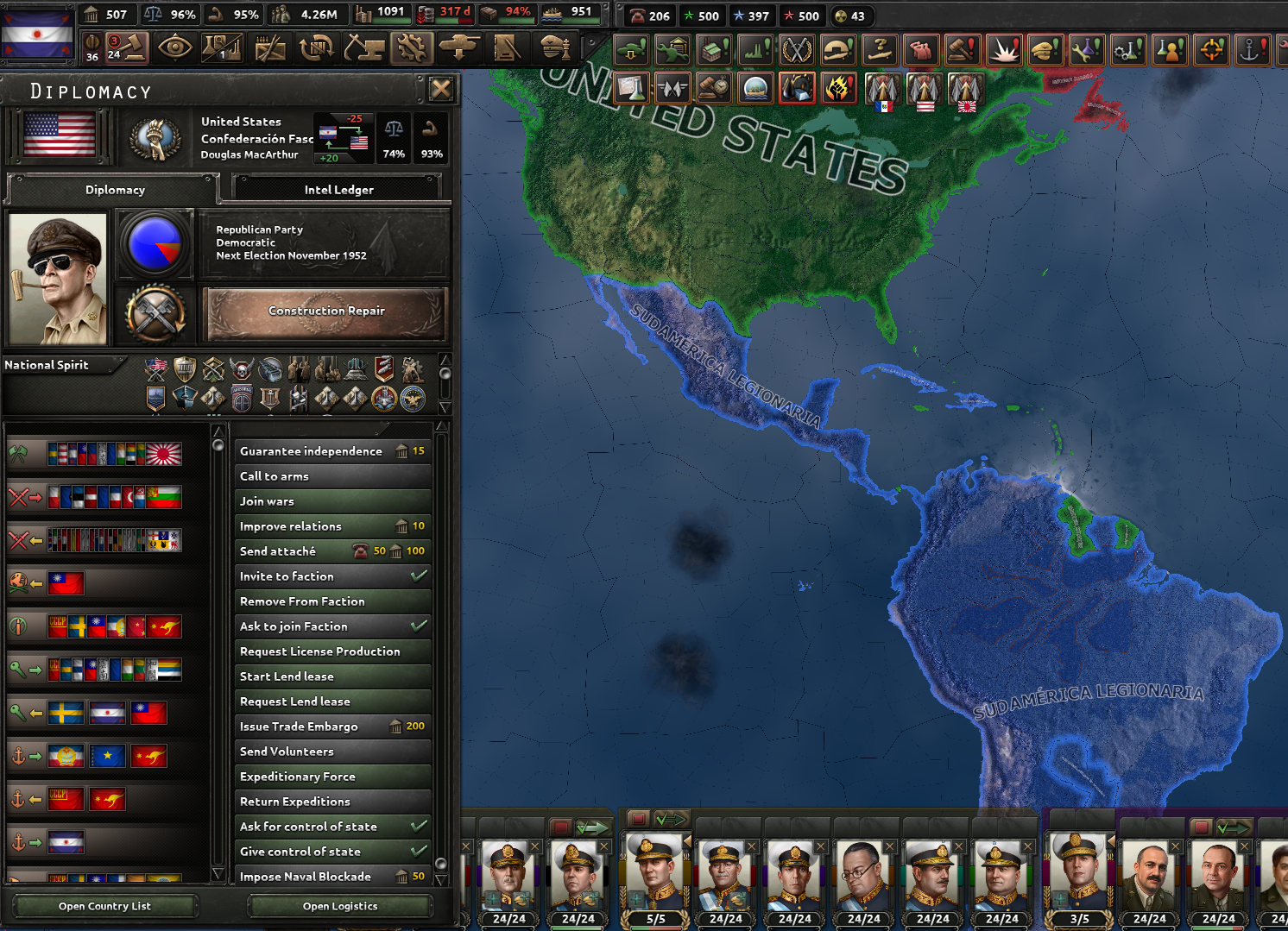Switch to the Intel Ledger tab
1288x931 pixels.
pyautogui.click(x=338, y=189)
